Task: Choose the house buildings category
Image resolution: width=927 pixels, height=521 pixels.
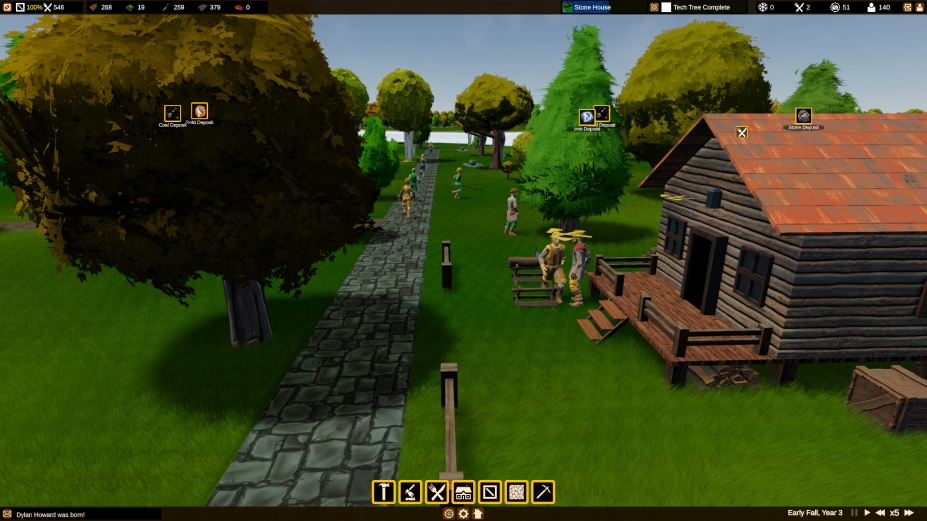Action: 463,492
